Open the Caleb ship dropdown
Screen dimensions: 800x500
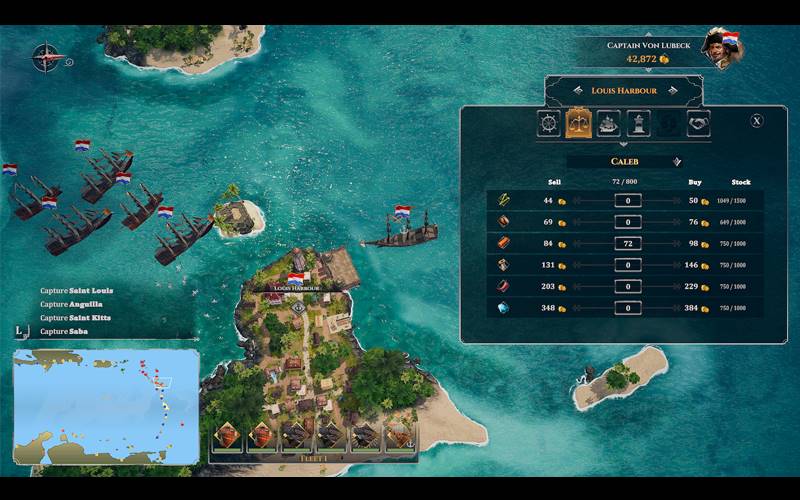pos(677,161)
